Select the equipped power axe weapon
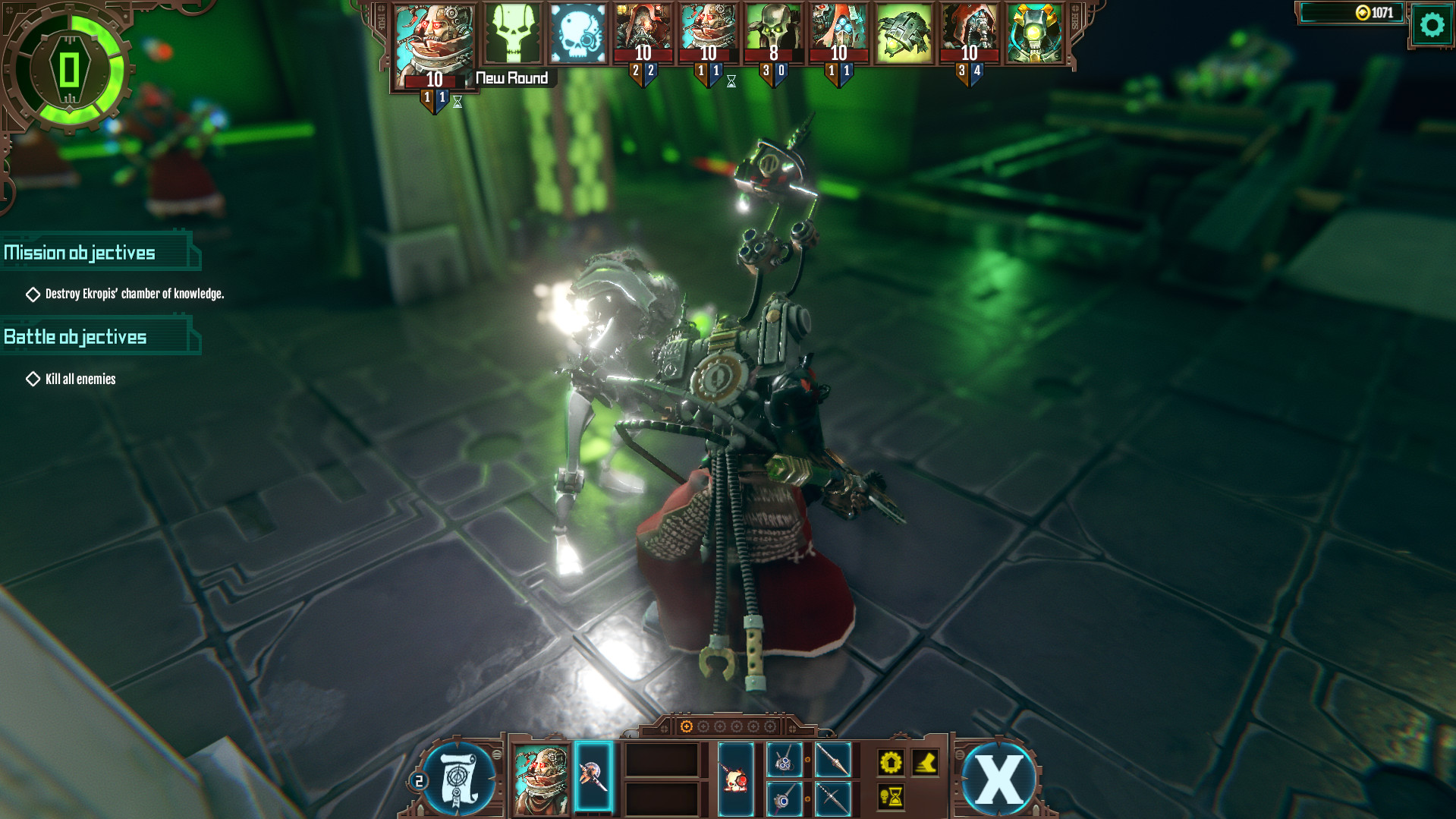 [593, 776]
